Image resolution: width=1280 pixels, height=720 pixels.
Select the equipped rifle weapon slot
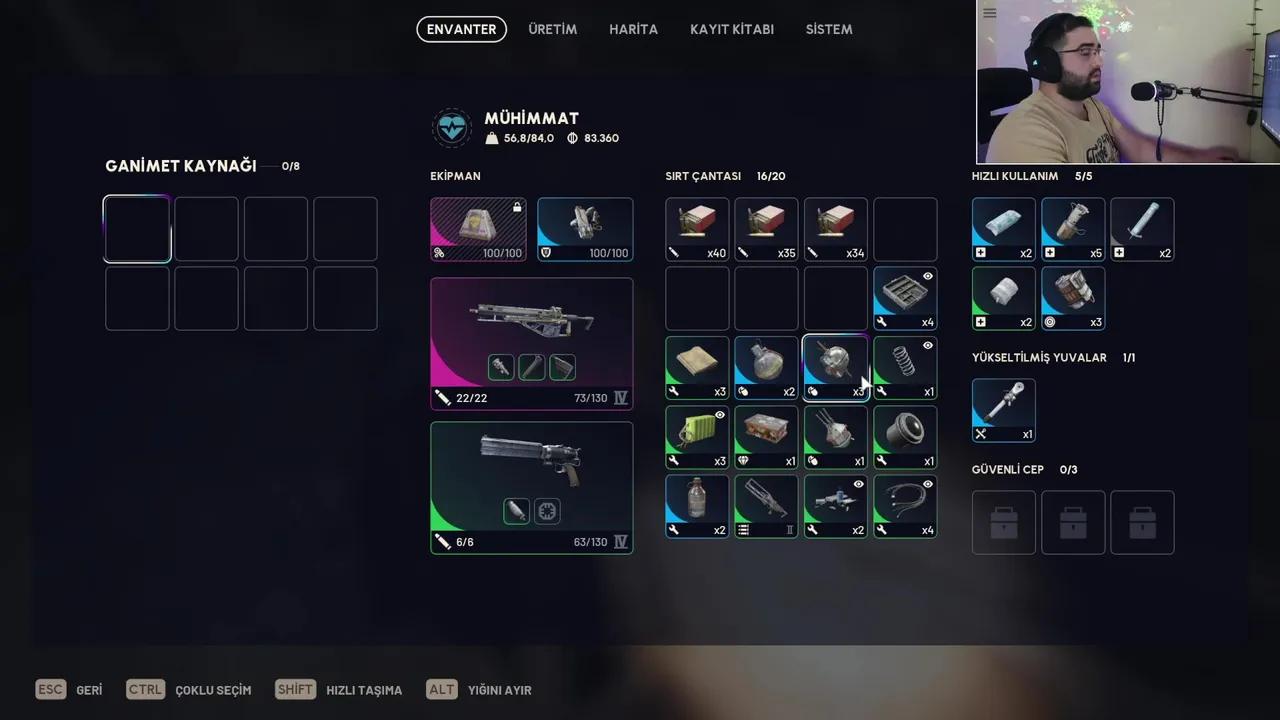pos(531,343)
